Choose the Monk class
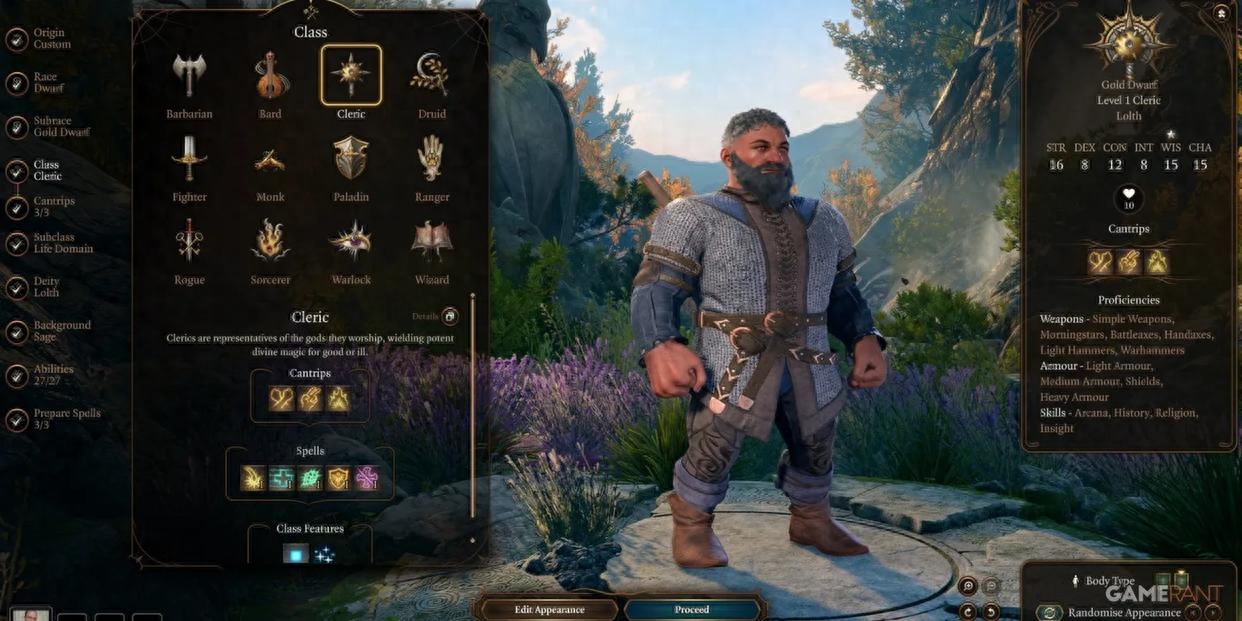This screenshot has height=621, width=1242. tap(270, 160)
